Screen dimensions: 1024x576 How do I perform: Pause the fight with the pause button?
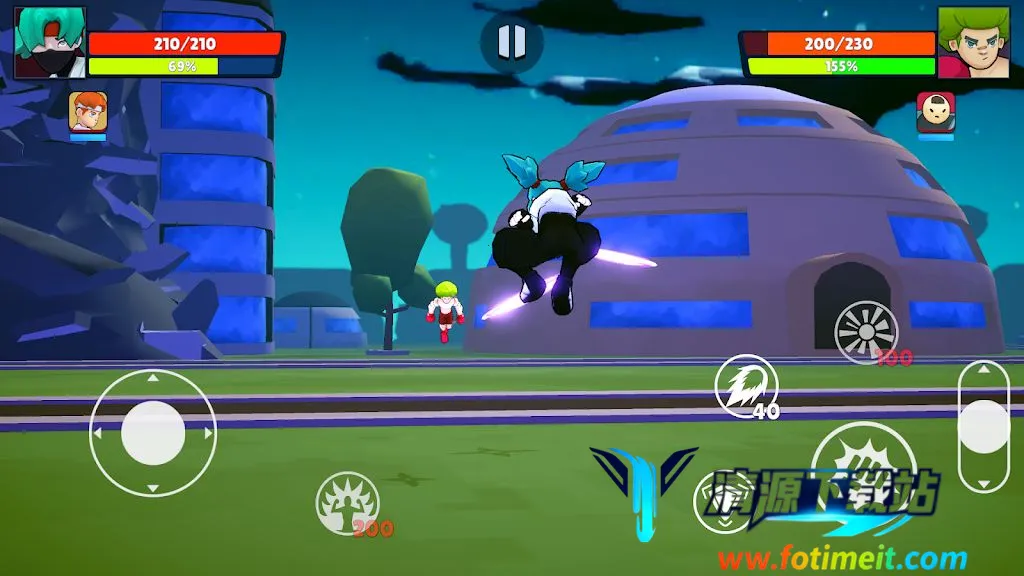tap(511, 42)
